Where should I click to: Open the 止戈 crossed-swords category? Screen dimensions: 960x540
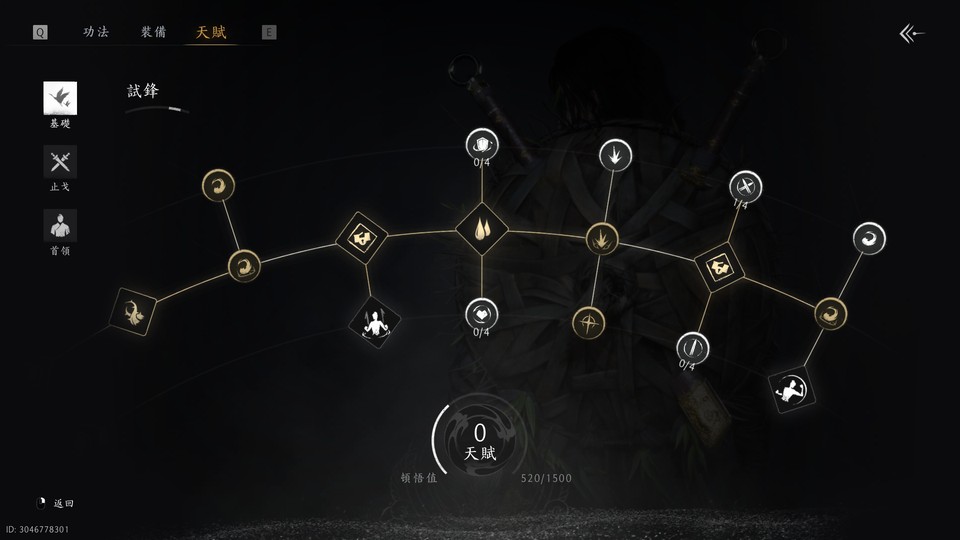[x=60, y=163]
